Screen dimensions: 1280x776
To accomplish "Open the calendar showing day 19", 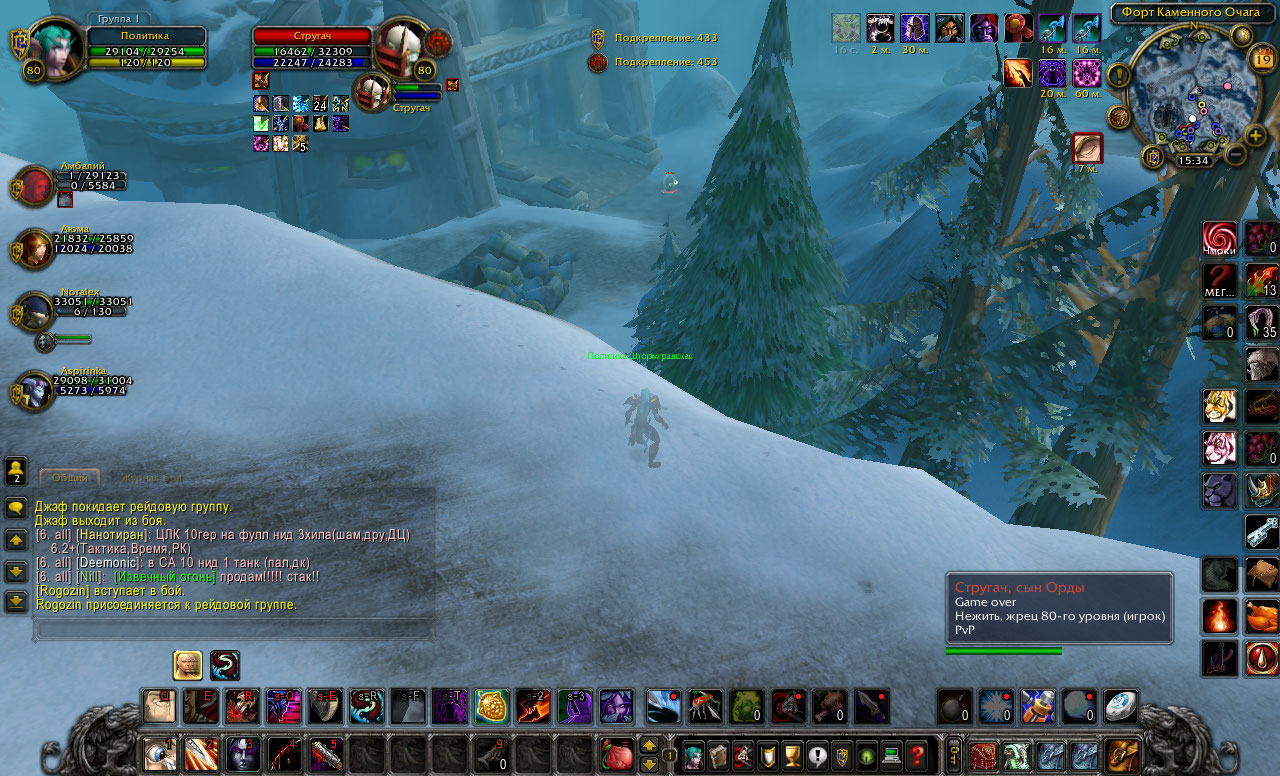I will [x=1262, y=59].
